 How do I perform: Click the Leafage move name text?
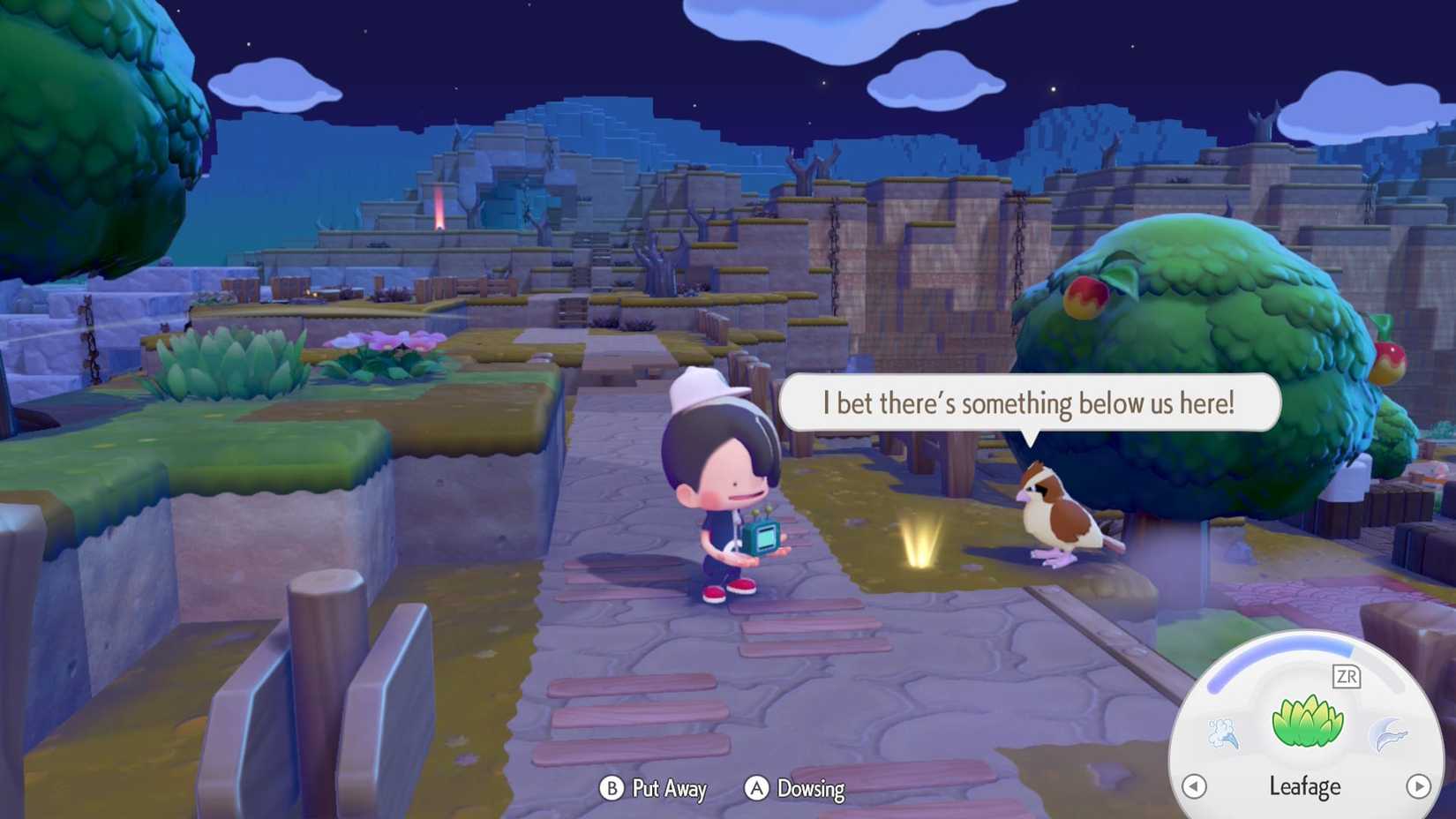[1306, 785]
